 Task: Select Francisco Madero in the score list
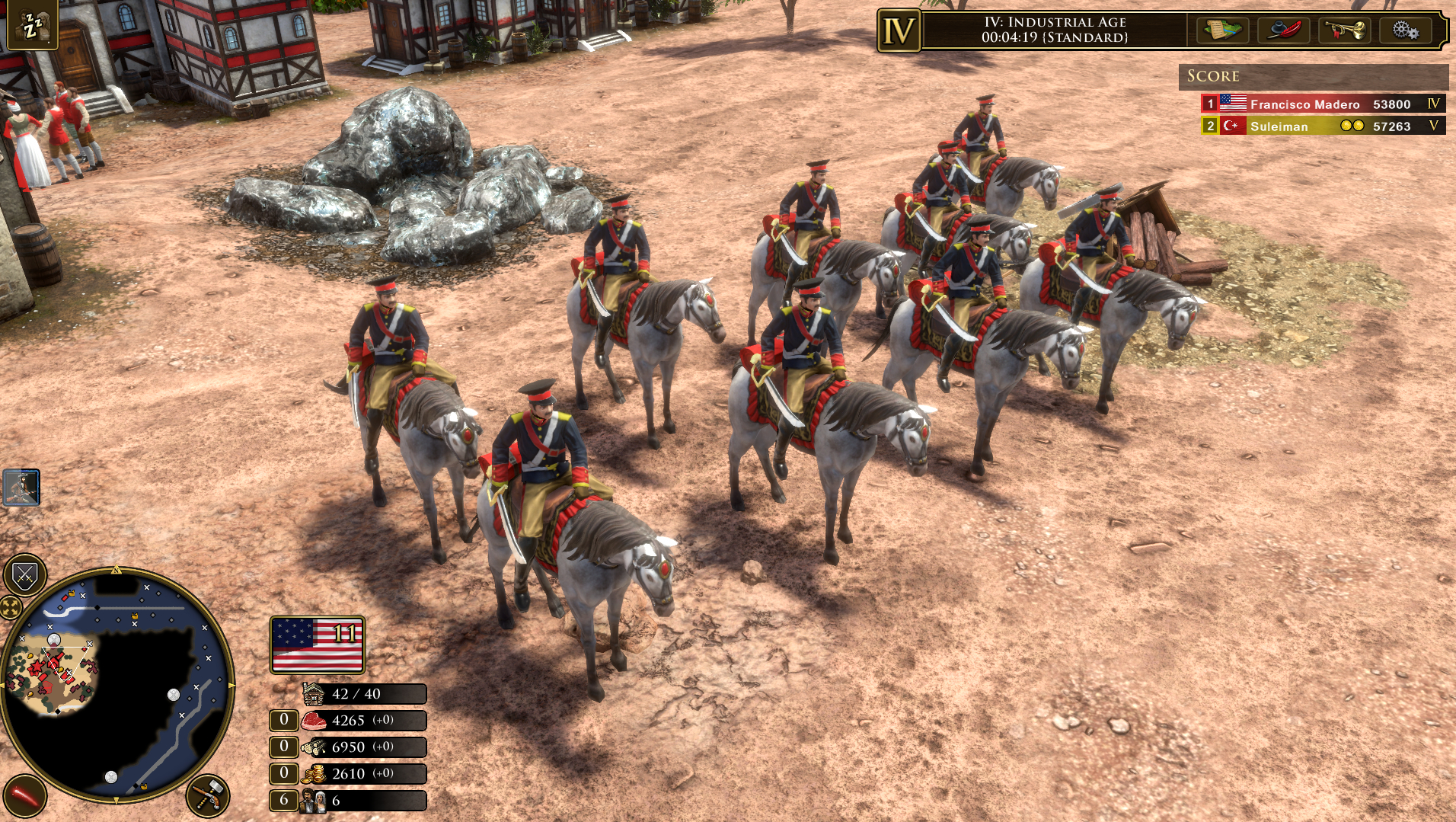(x=1304, y=104)
